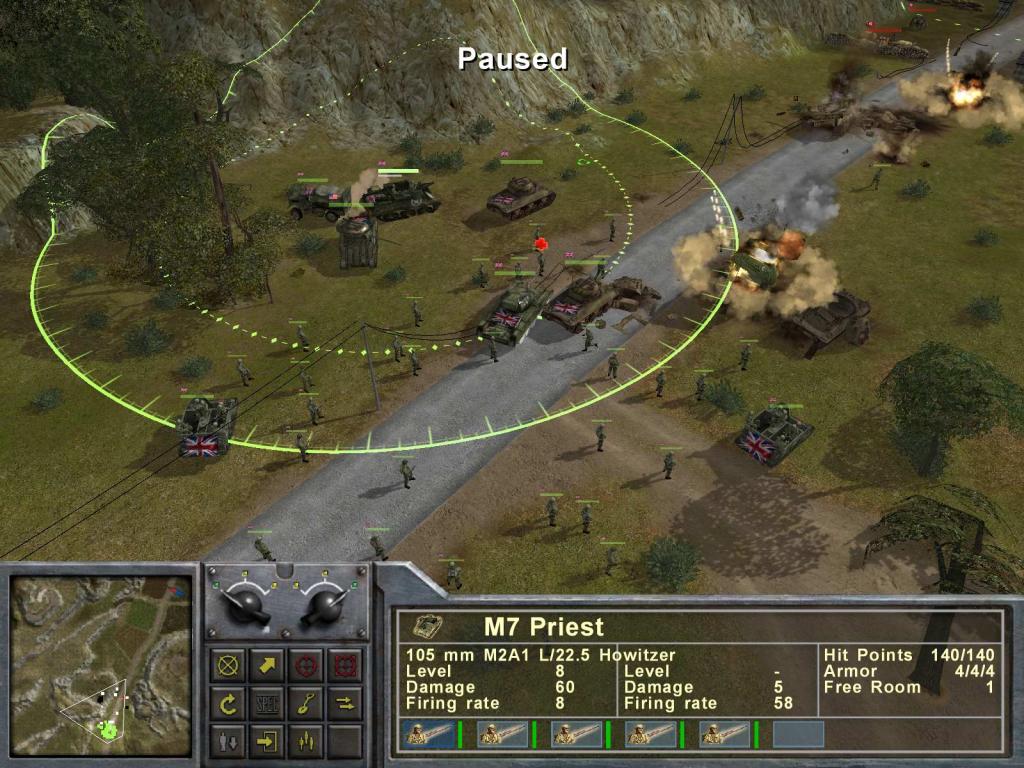Screen dimensions: 1024x768
Task: Click the SPEC special ability button
Action: [x=267, y=703]
